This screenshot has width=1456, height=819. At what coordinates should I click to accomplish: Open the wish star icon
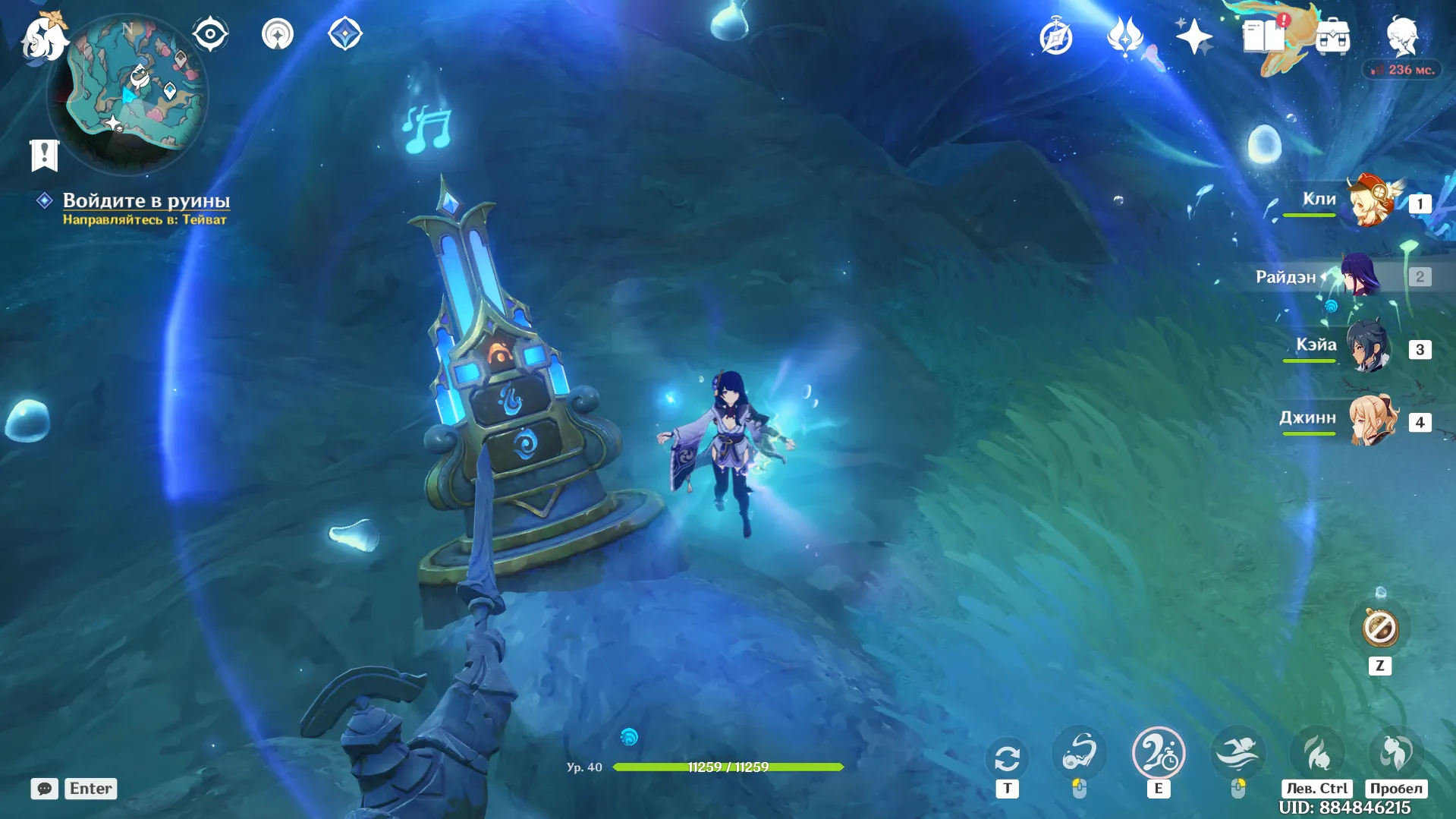coord(1193,36)
